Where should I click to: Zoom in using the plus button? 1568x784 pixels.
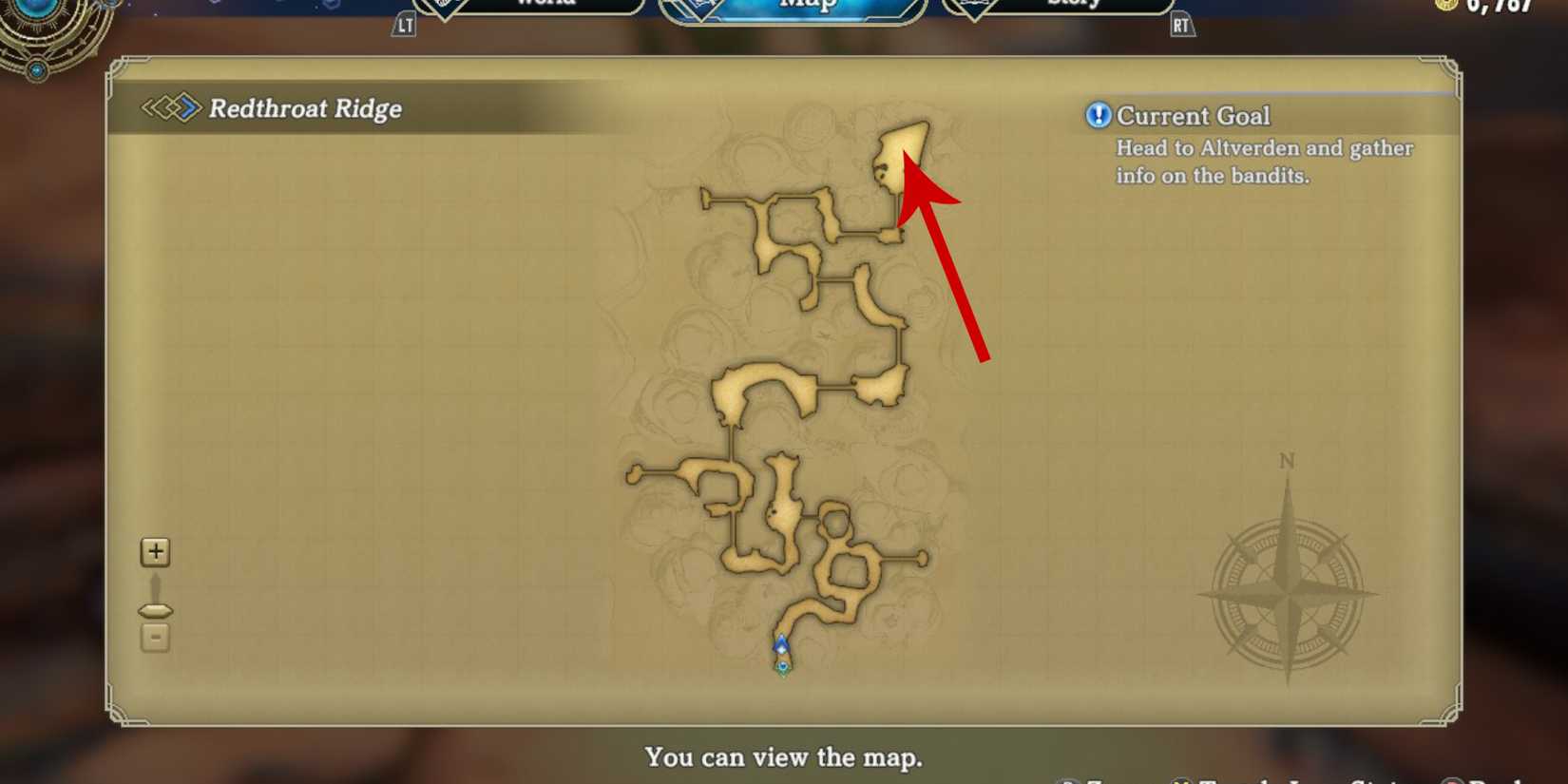click(154, 551)
